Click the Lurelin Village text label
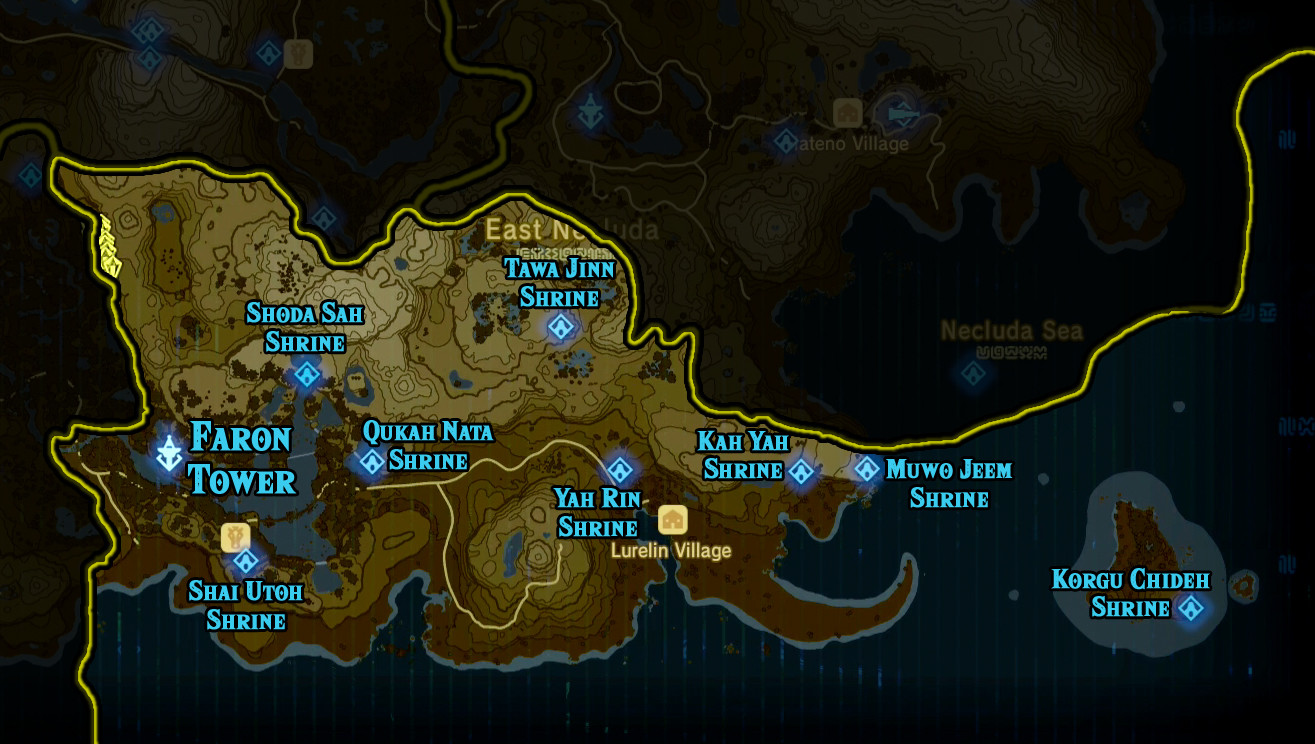Image resolution: width=1315 pixels, height=744 pixels. [x=671, y=551]
